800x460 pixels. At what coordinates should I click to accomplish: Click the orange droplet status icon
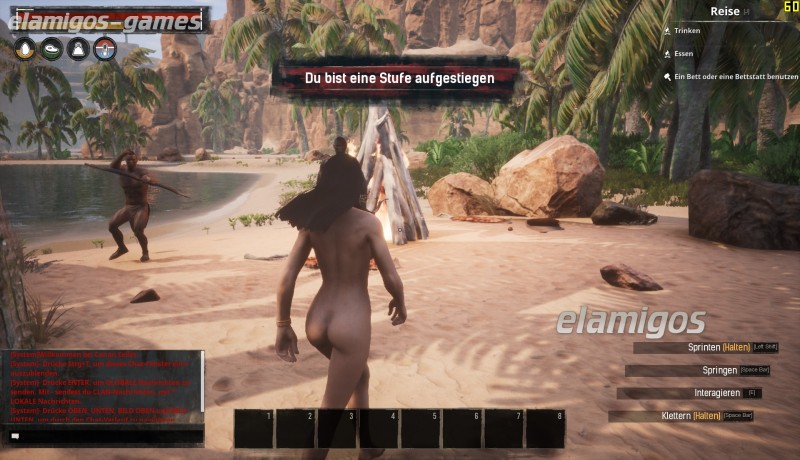[25, 48]
